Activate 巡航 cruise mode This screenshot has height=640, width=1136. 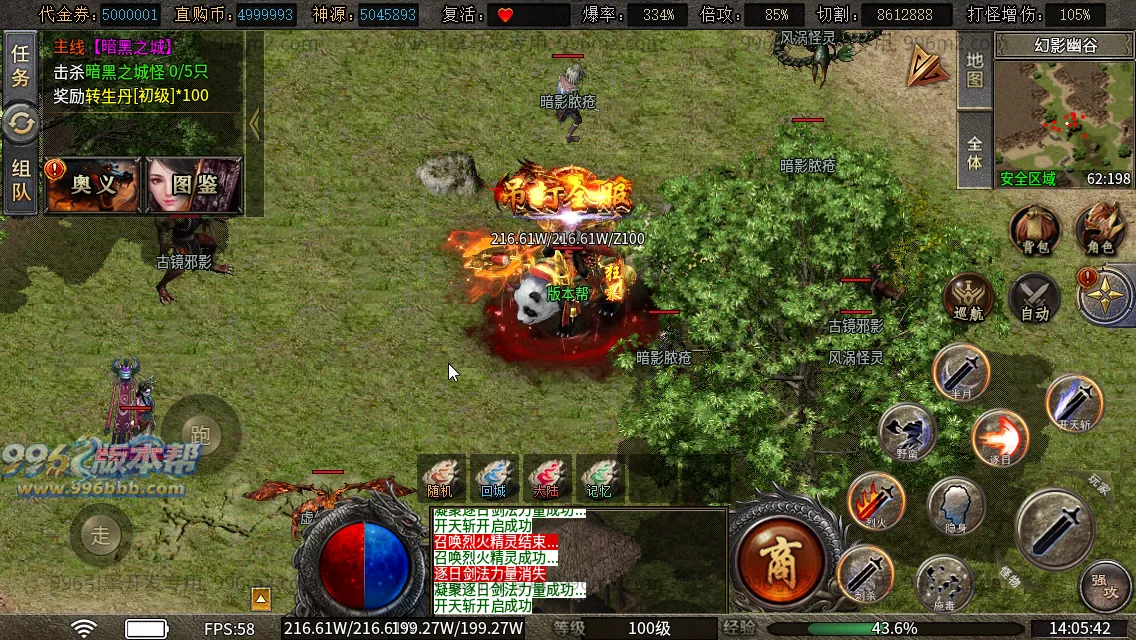tap(968, 297)
